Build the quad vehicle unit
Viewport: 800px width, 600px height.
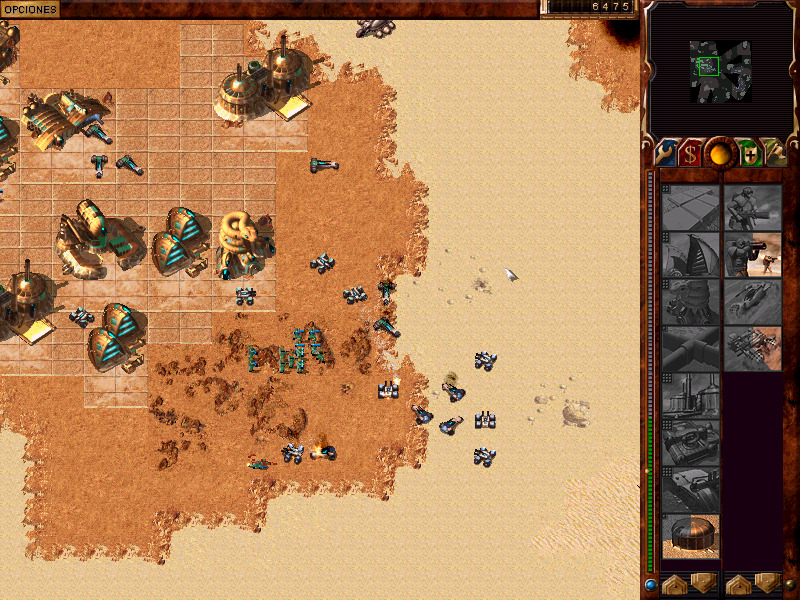pyautogui.click(x=753, y=348)
